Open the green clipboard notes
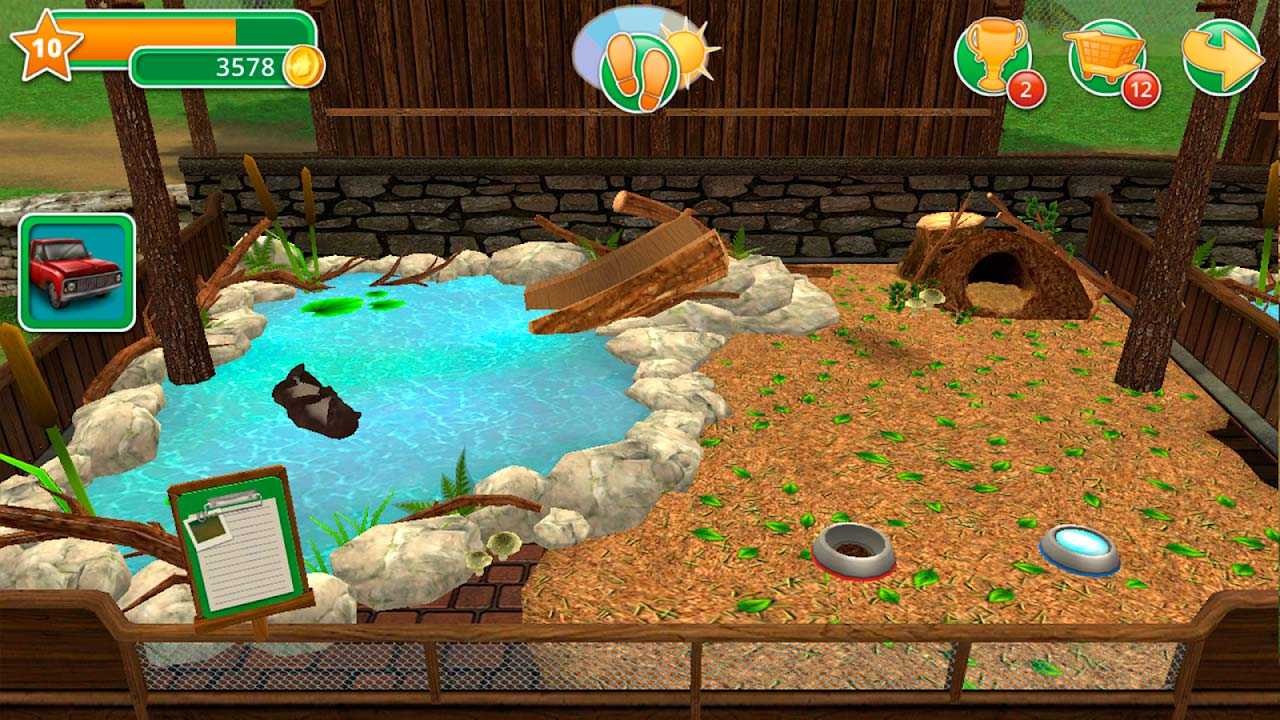The height and width of the screenshot is (720, 1280). pos(239,544)
